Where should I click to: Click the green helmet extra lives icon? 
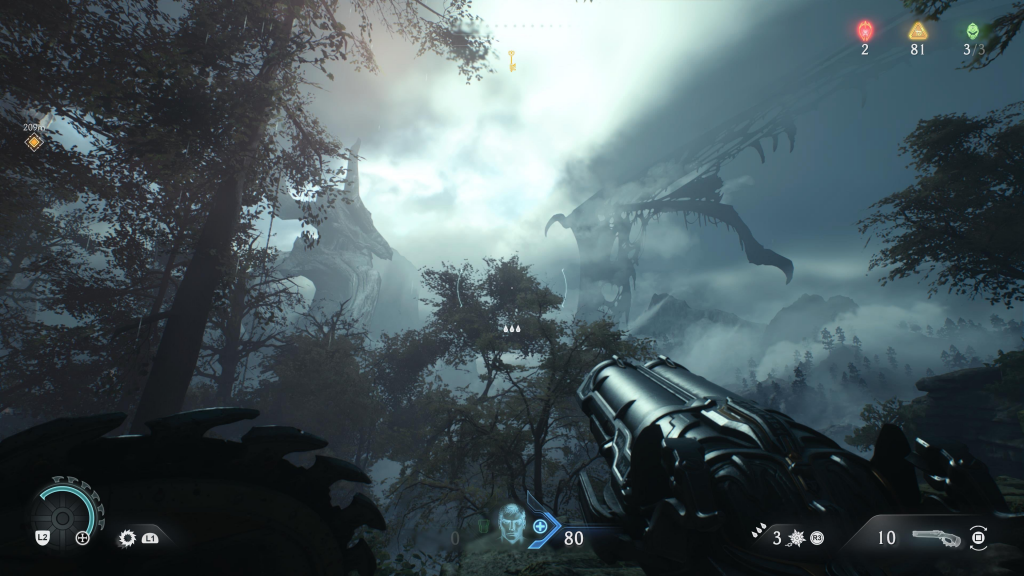[973, 30]
